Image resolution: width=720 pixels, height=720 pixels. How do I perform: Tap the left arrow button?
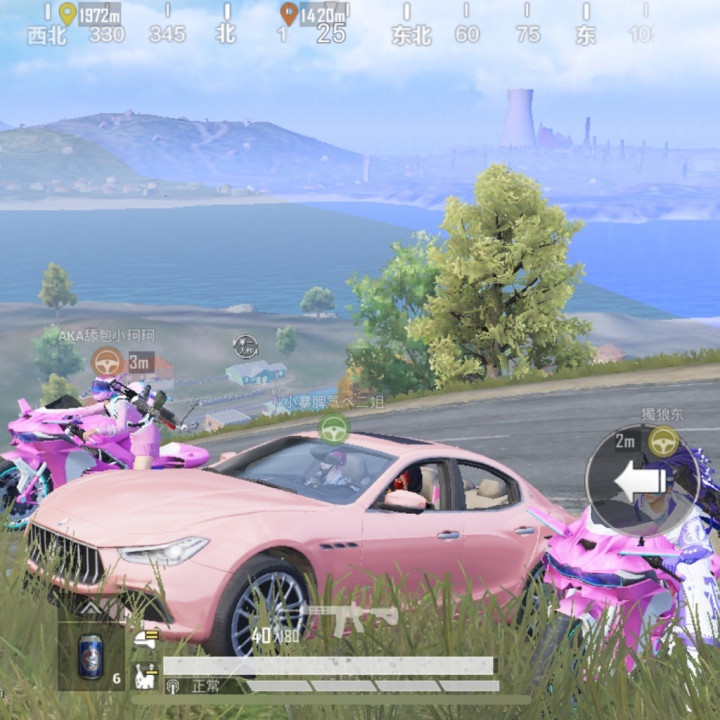click(x=638, y=482)
